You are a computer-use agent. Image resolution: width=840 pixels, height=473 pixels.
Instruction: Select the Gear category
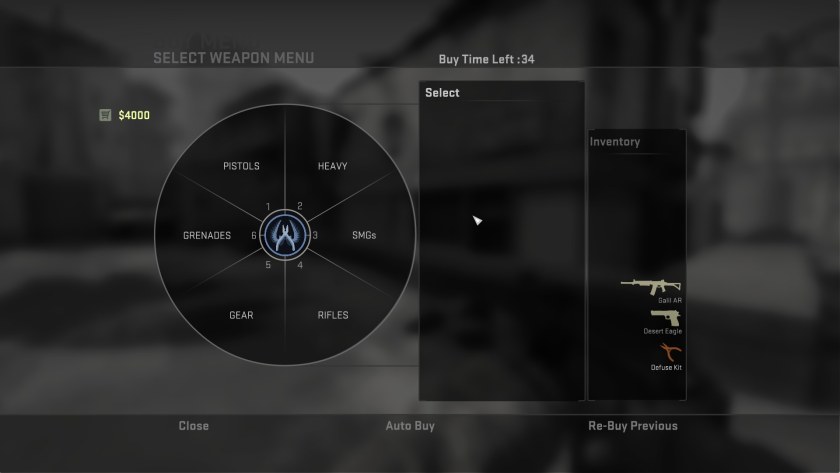(241, 315)
